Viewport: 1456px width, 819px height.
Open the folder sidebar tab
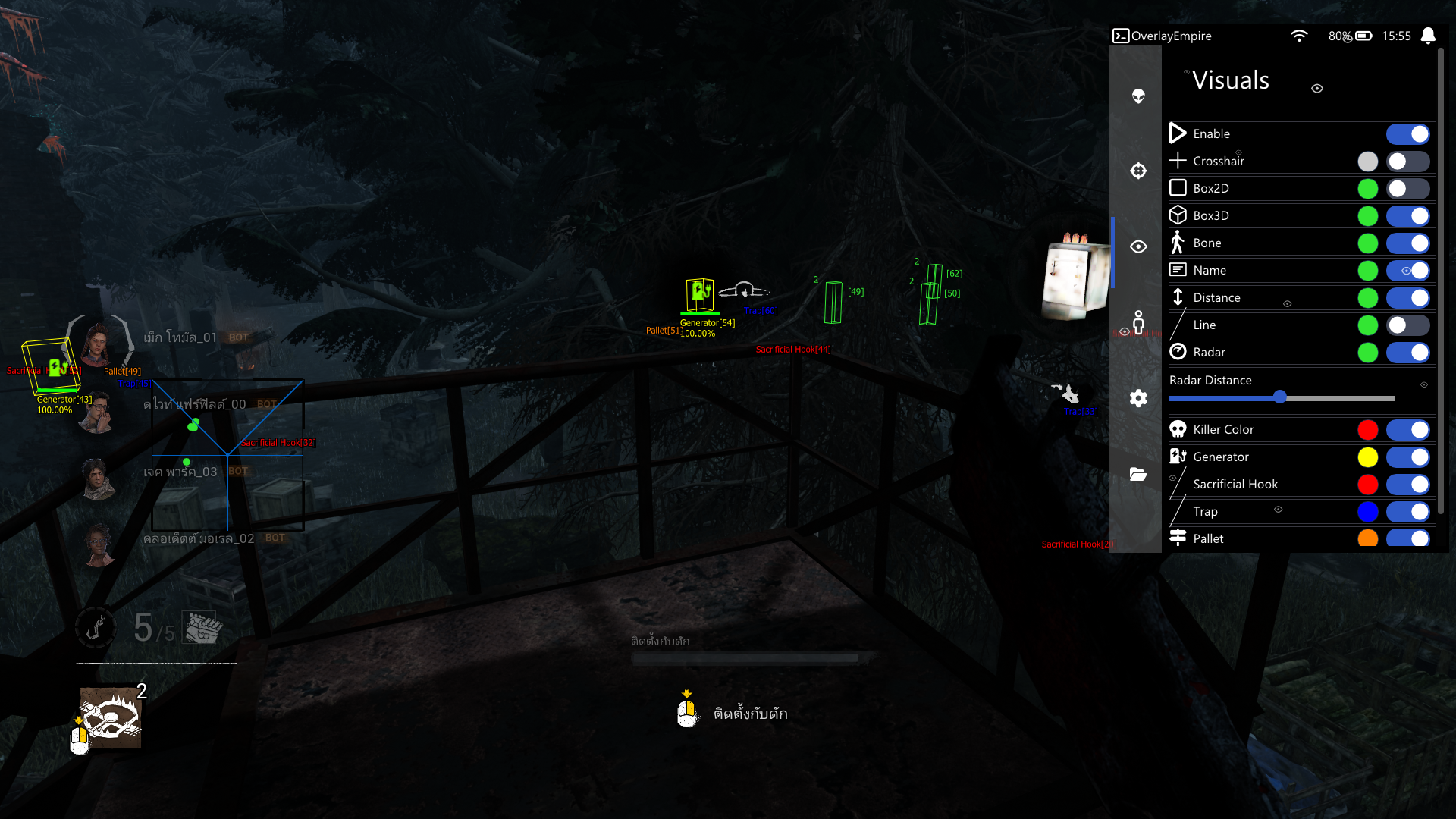(x=1138, y=474)
